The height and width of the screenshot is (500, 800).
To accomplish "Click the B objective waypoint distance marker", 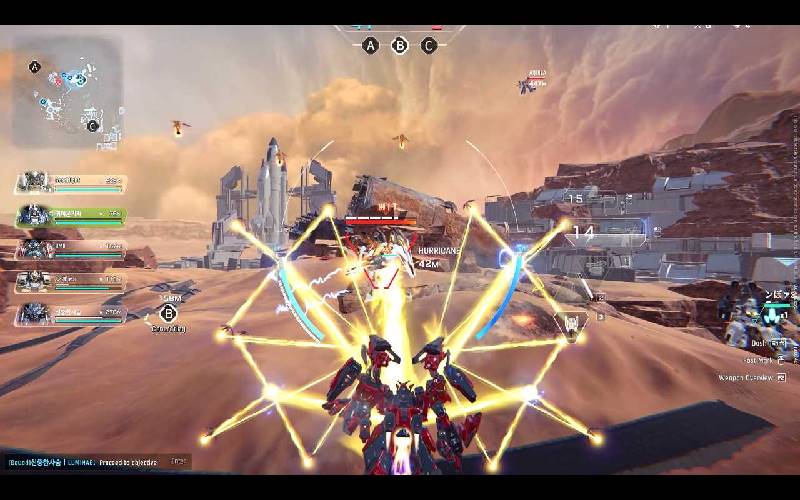I will (x=168, y=312).
